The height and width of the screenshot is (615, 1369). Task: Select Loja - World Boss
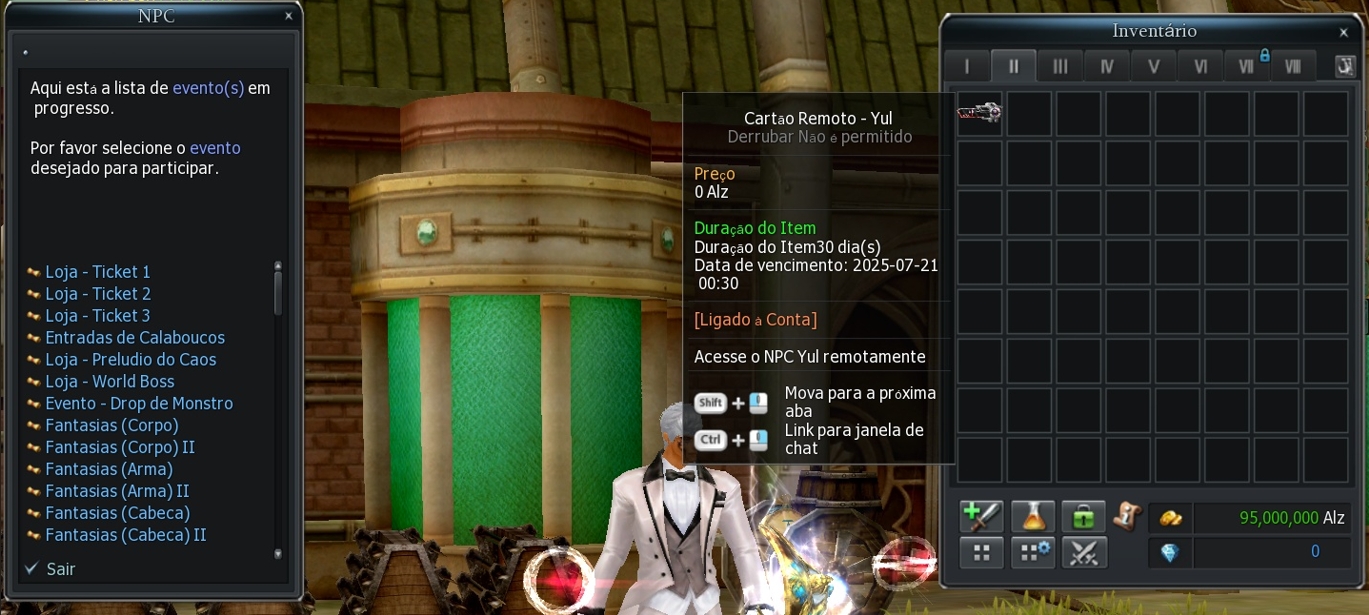(109, 382)
